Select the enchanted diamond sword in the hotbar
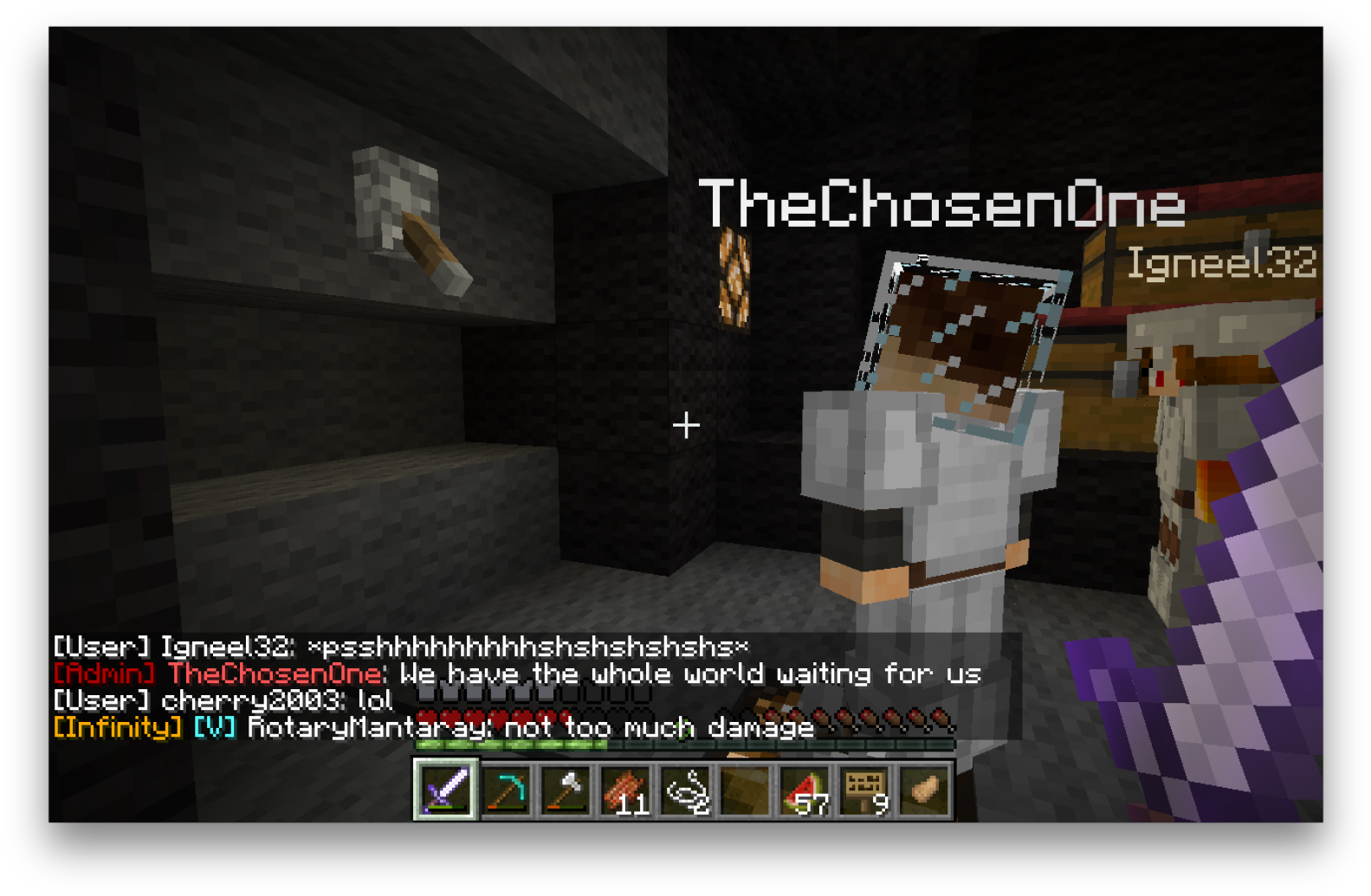Screen dimensions: 1371x896 [448, 790]
